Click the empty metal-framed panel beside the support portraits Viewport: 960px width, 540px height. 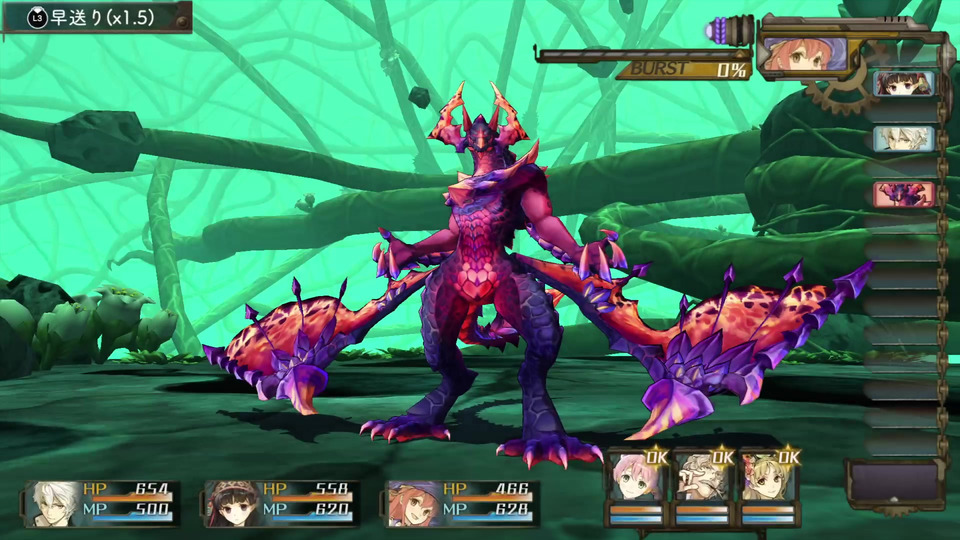pos(894,484)
